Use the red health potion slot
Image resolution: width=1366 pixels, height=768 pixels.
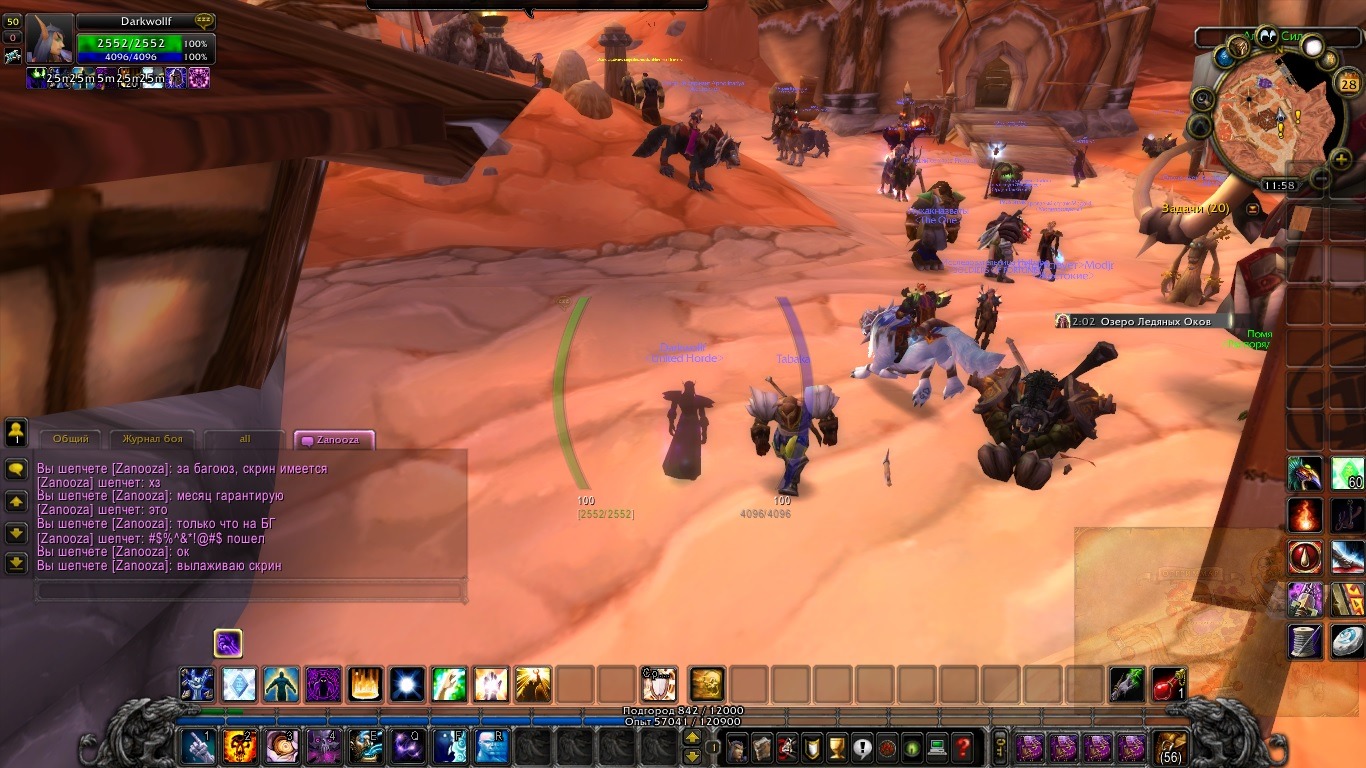click(x=1169, y=685)
